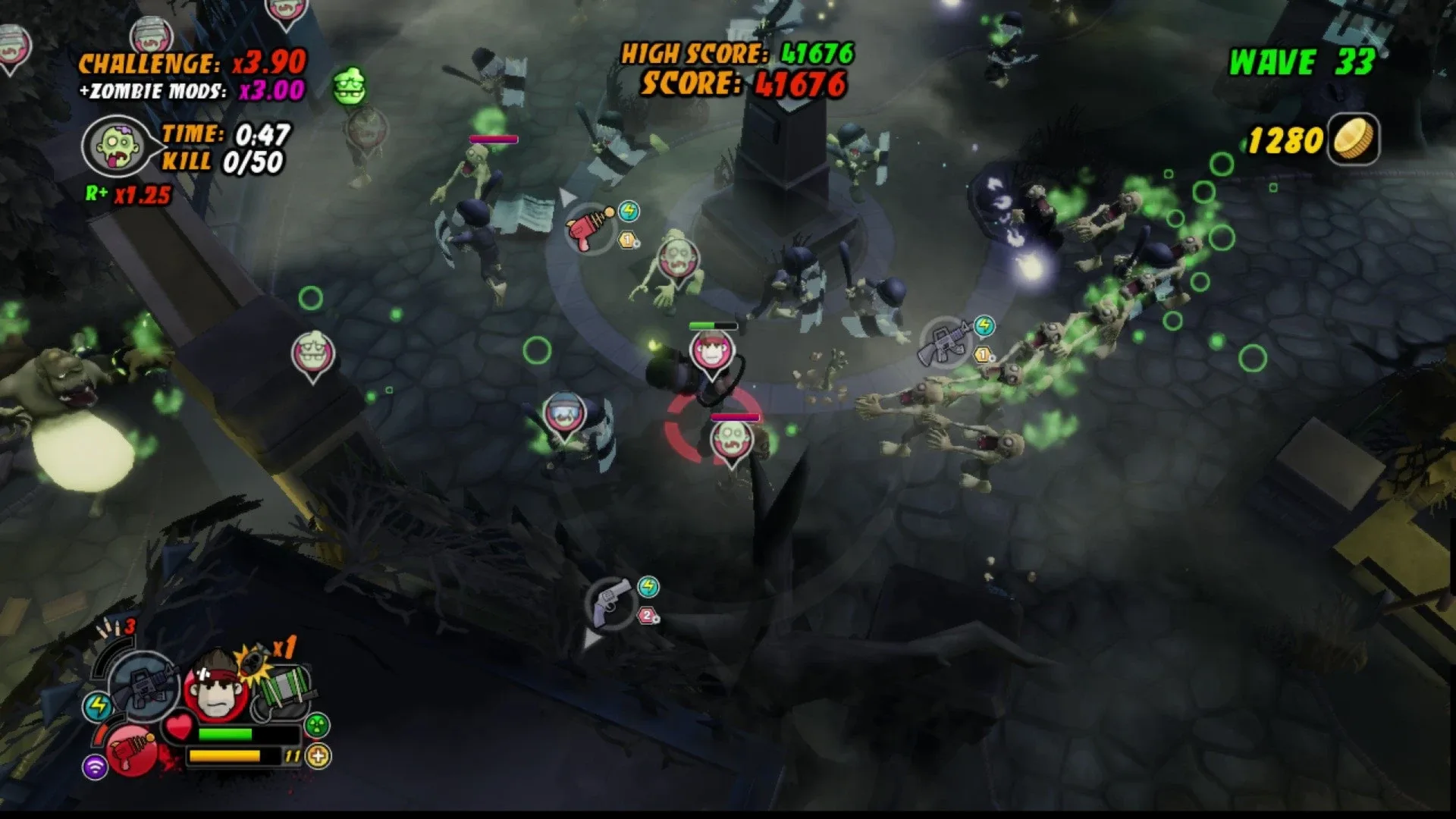Viewport: 1456px width, 819px height.
Task: Toggle the purple wifi signal icon
Action: 96,768
